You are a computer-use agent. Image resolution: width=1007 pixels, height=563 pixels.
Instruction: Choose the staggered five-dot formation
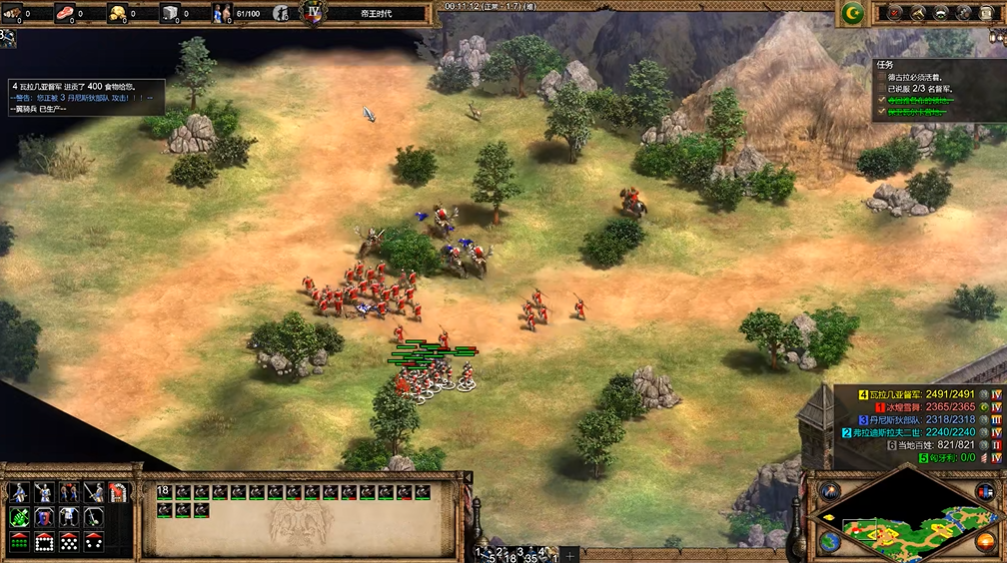(69, 542)
